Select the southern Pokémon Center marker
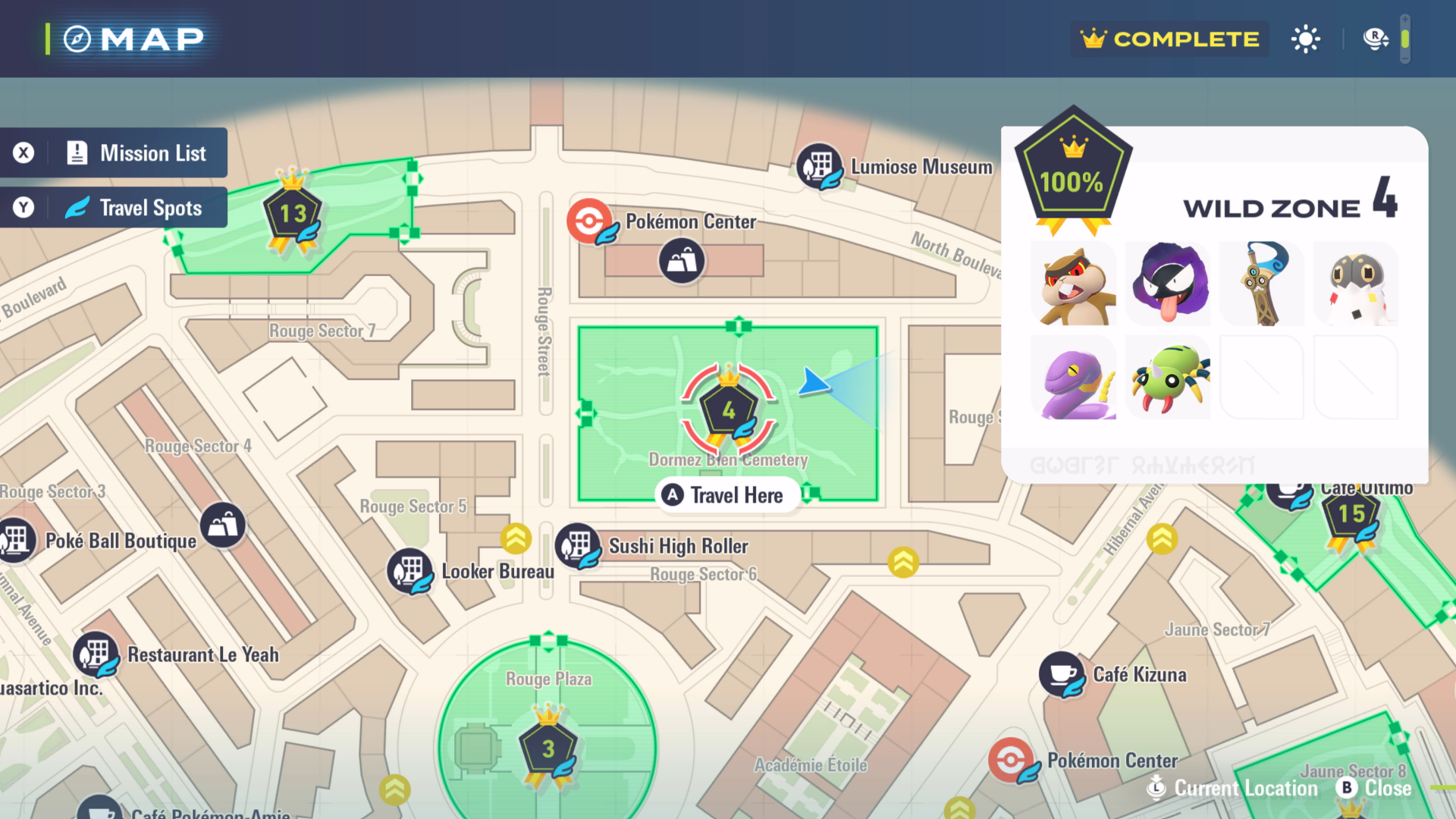Image resolution: width=1456 pixels, height=819 pixels. [x=1011, y=760]
